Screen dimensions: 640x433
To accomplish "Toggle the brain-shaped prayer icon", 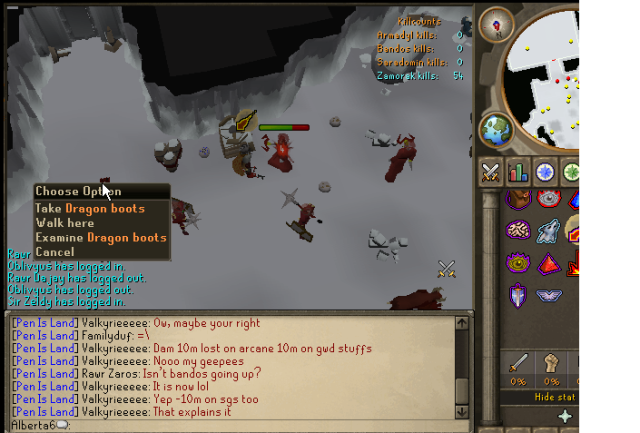I will tap(517, 230).
